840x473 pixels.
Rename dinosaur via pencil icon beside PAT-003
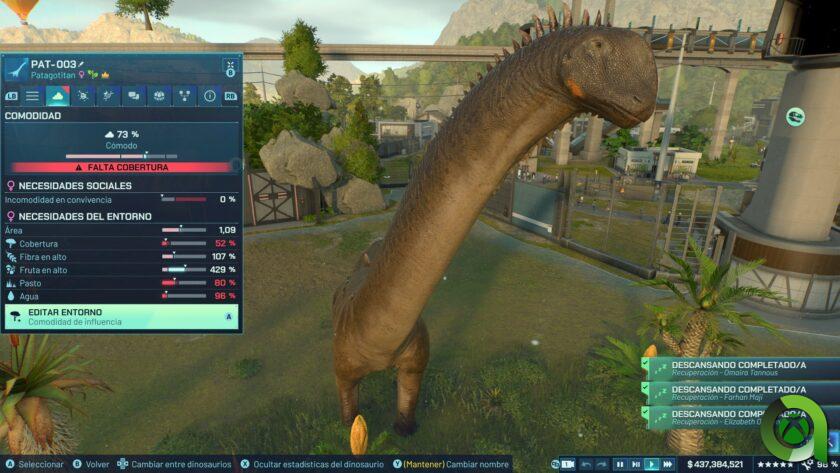(x=83, y=64)
